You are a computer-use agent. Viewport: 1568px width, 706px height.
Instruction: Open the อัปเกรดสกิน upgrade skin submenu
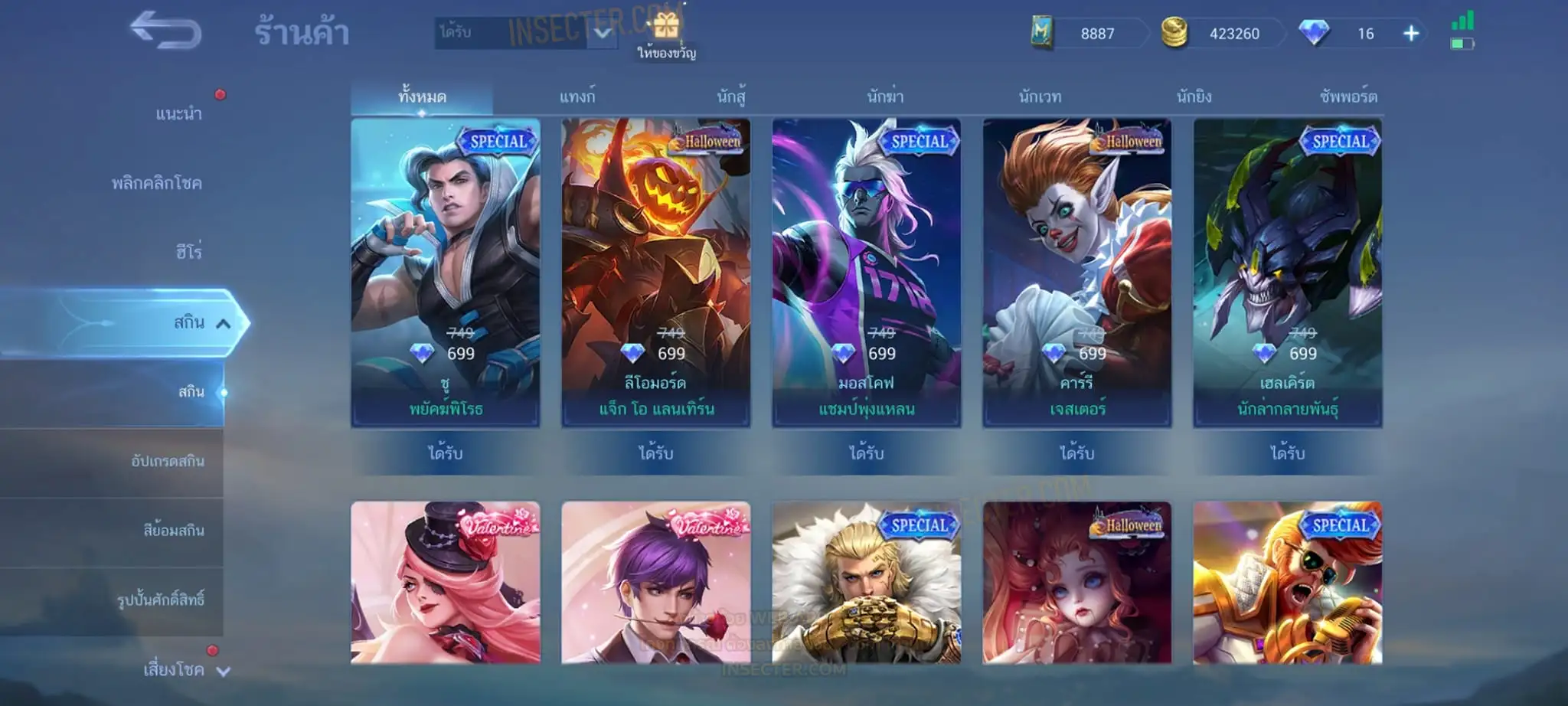coord(168,461)
